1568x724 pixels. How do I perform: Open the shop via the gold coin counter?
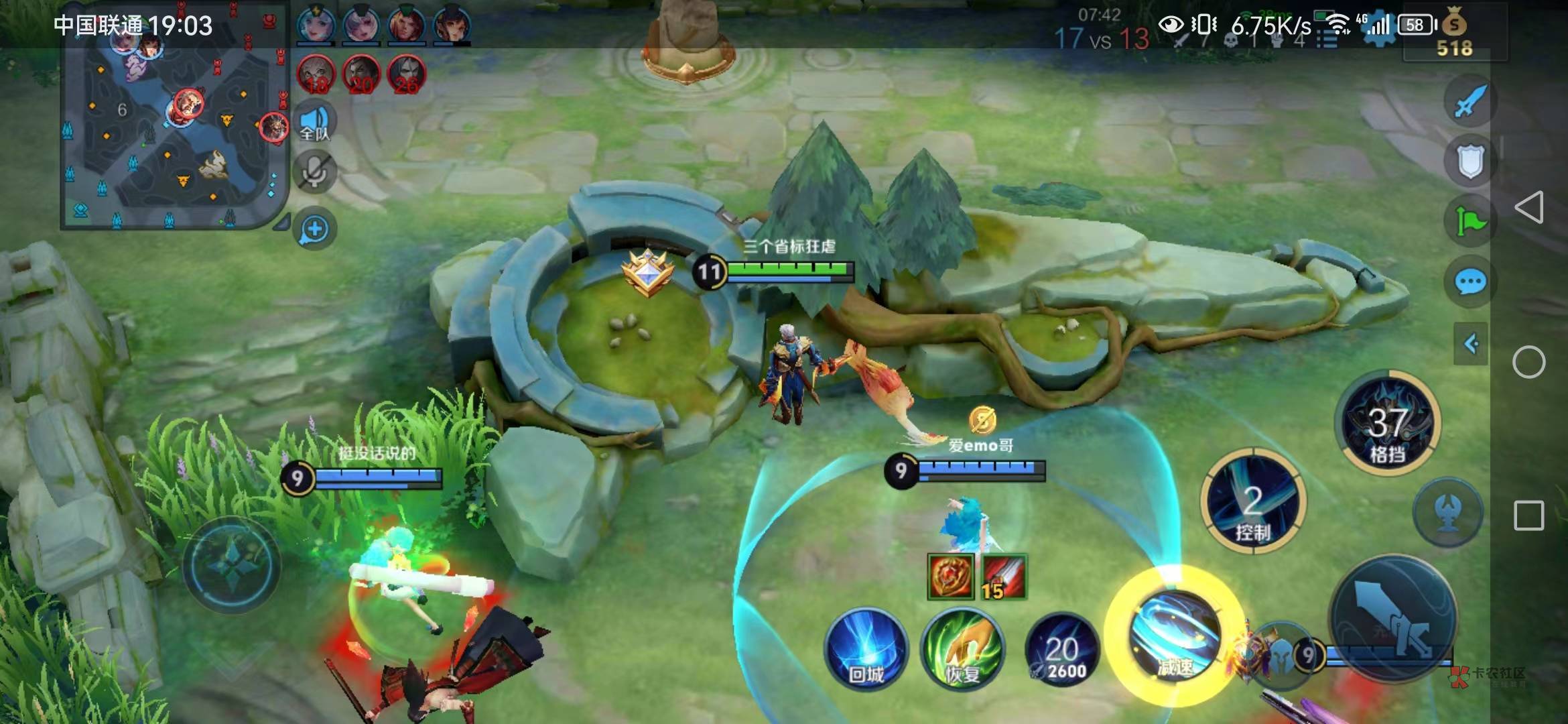tap(1454, 35)
